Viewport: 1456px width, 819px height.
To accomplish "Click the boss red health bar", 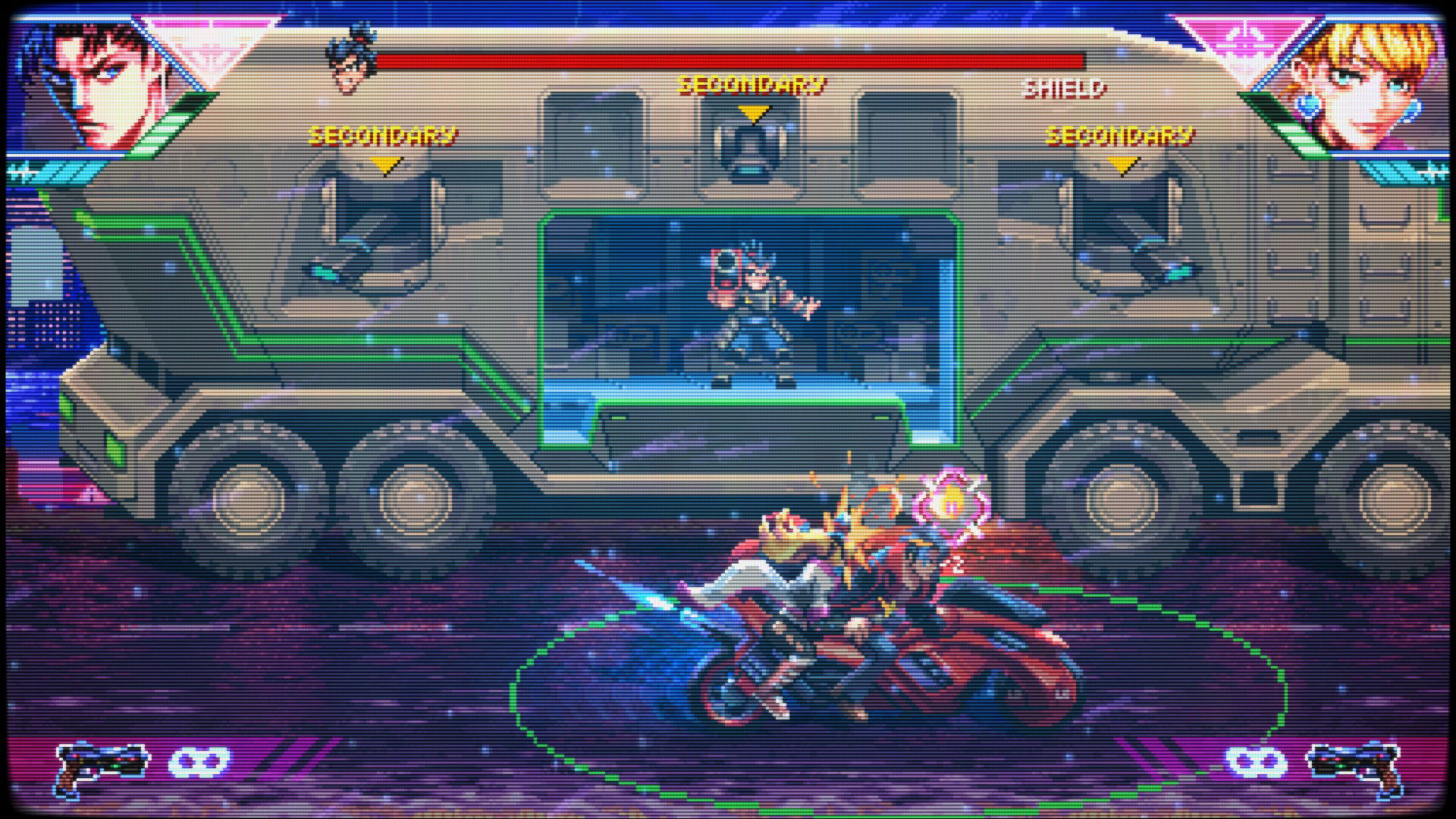I will click(728, 58).
